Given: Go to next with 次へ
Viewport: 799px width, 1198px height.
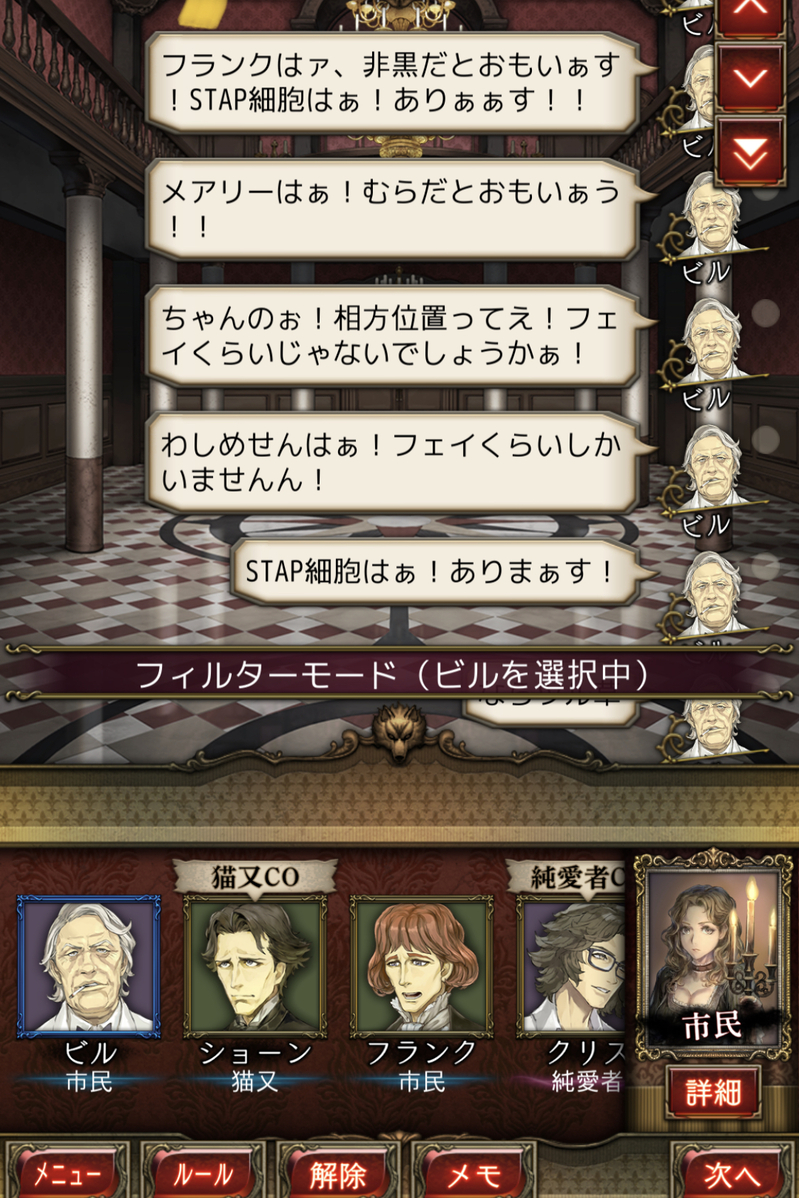Looking at the screenshot, I should pos(733,1172).
